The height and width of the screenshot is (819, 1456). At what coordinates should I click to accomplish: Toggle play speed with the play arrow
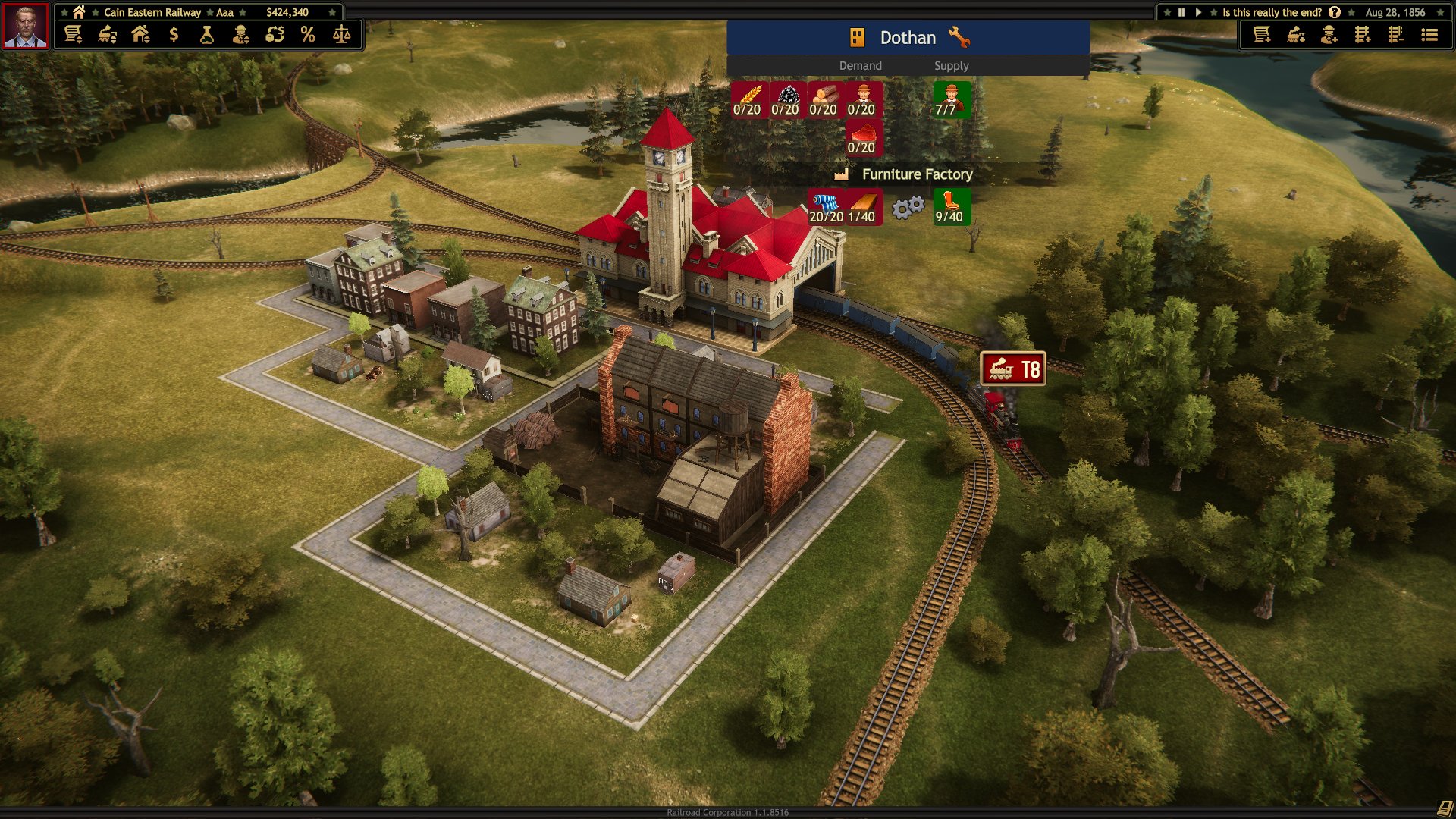(1197, 12)
